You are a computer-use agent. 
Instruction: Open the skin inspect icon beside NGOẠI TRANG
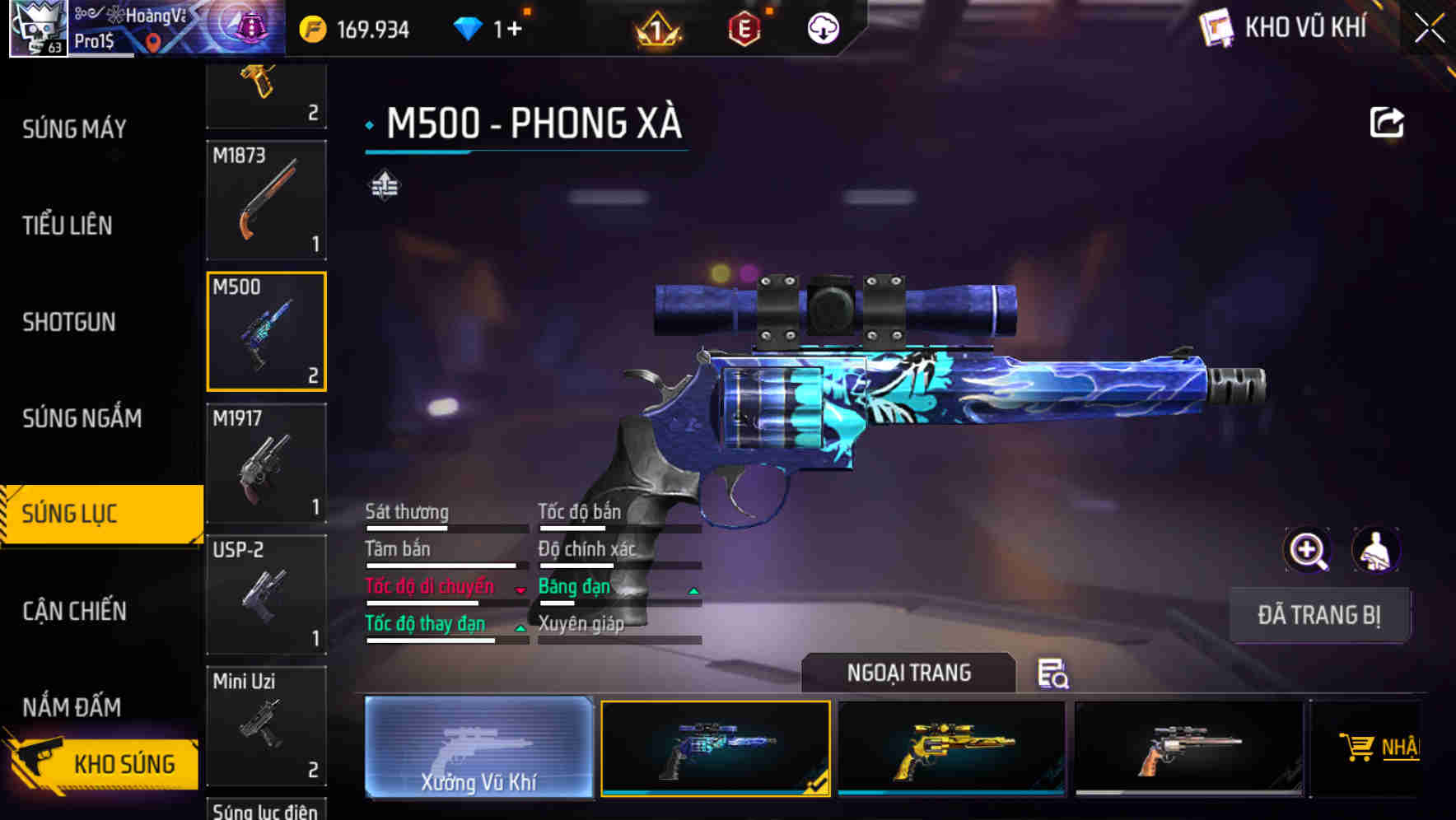[1052, 674]
